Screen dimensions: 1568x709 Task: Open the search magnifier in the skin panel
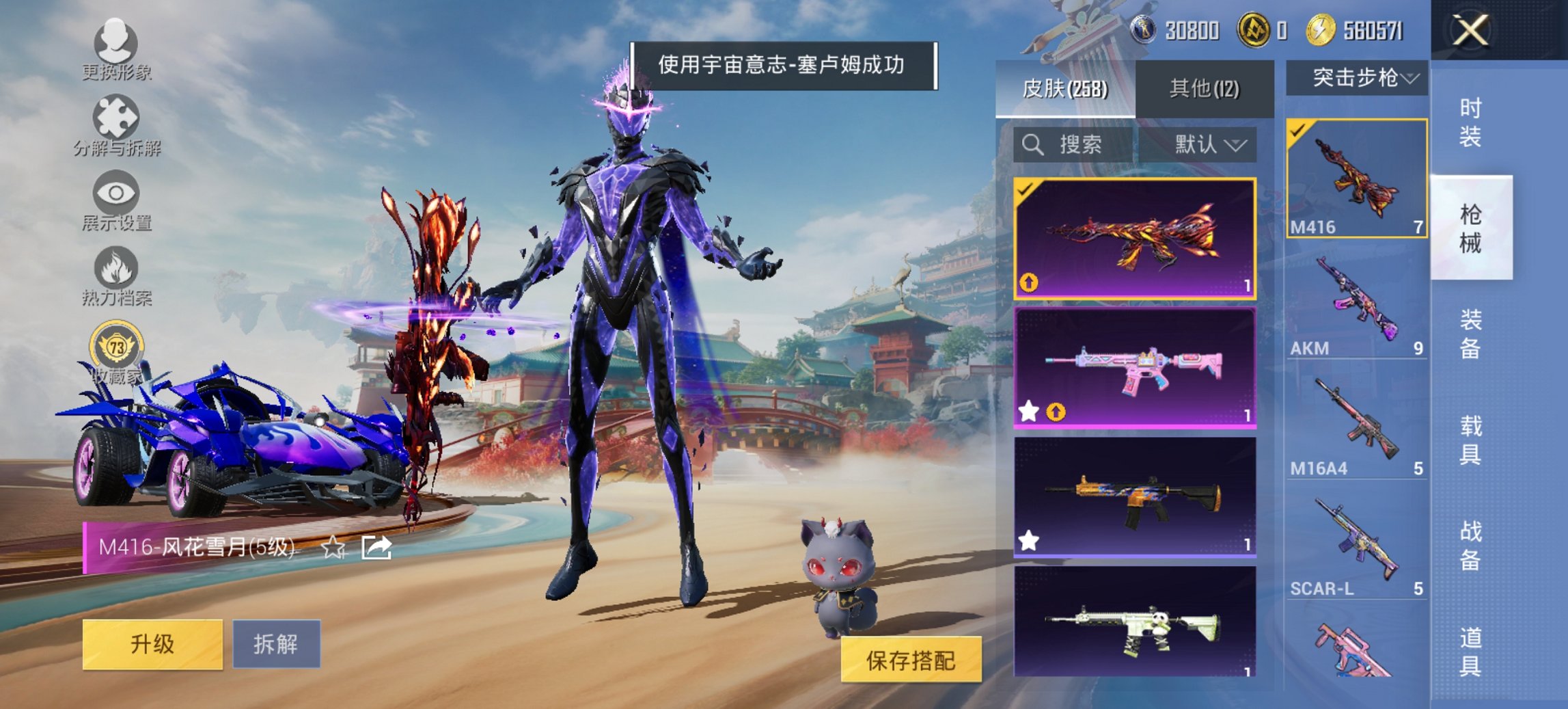point(1032,145)
